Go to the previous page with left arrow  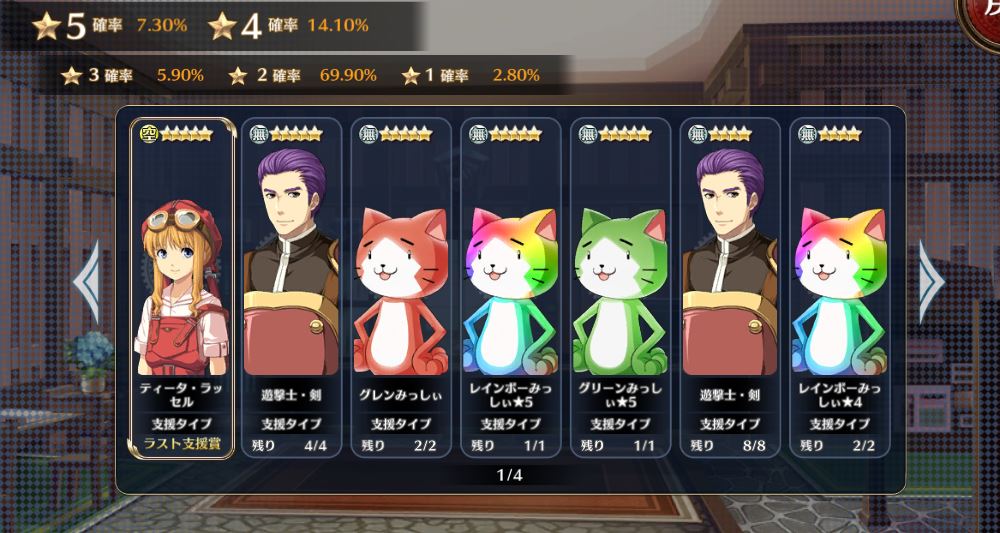tap(87, 283)
